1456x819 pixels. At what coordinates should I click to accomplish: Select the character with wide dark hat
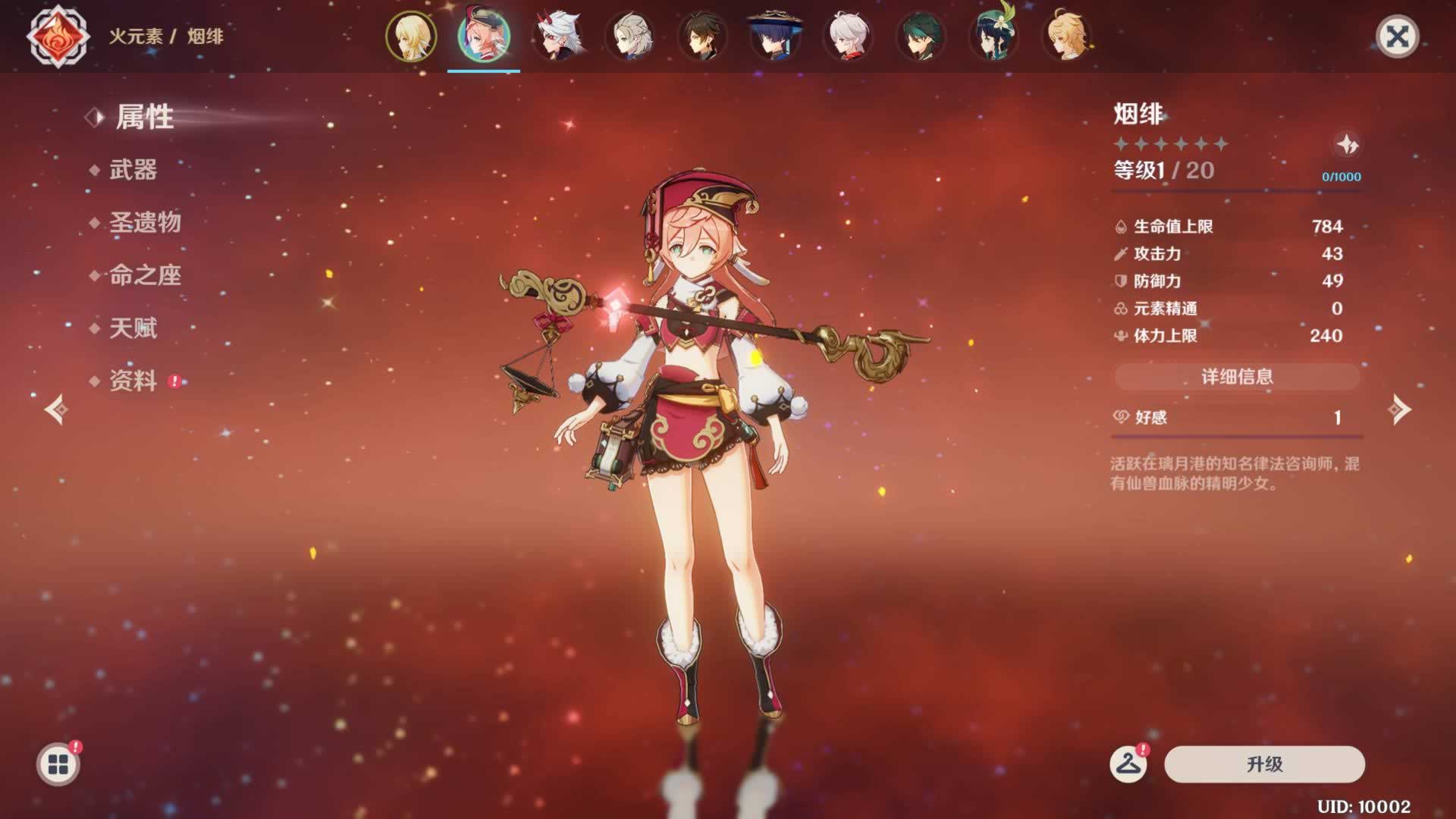775,36
